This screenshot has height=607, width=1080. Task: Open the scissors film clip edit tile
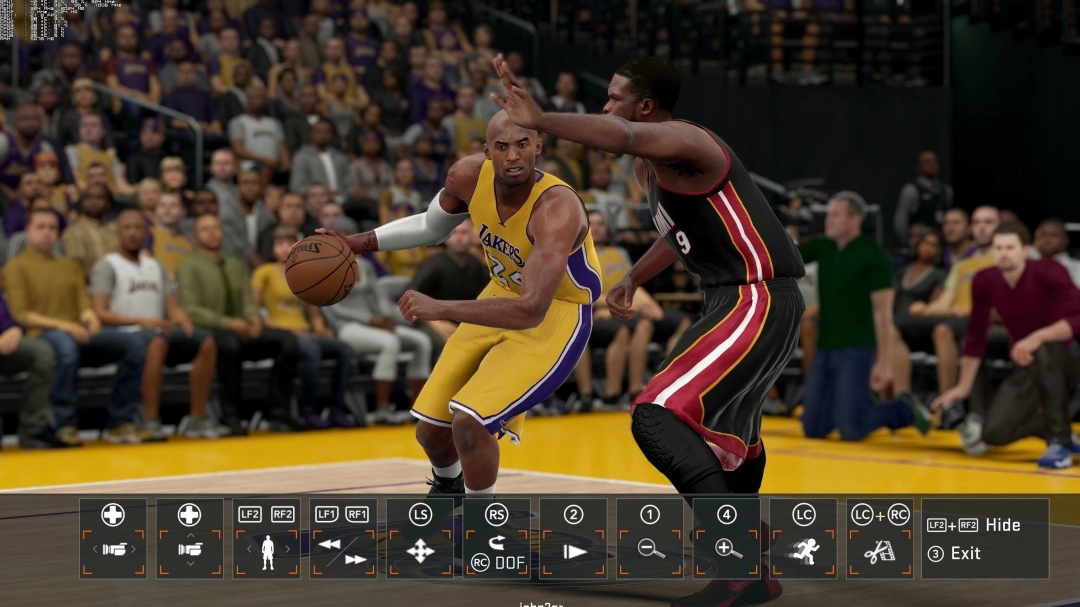(x=880, y=539)
